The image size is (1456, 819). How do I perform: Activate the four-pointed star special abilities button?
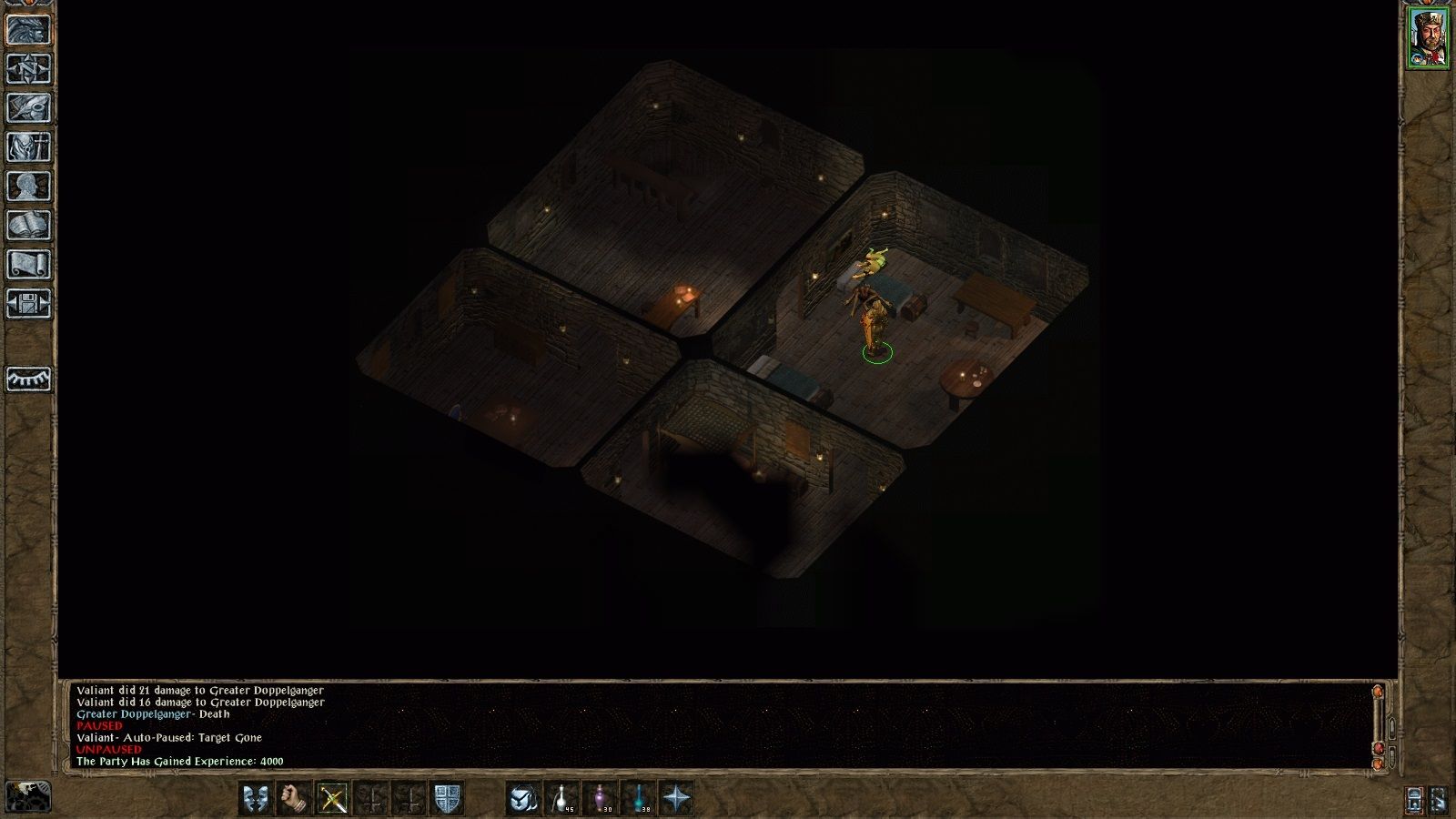pos(678,798)
